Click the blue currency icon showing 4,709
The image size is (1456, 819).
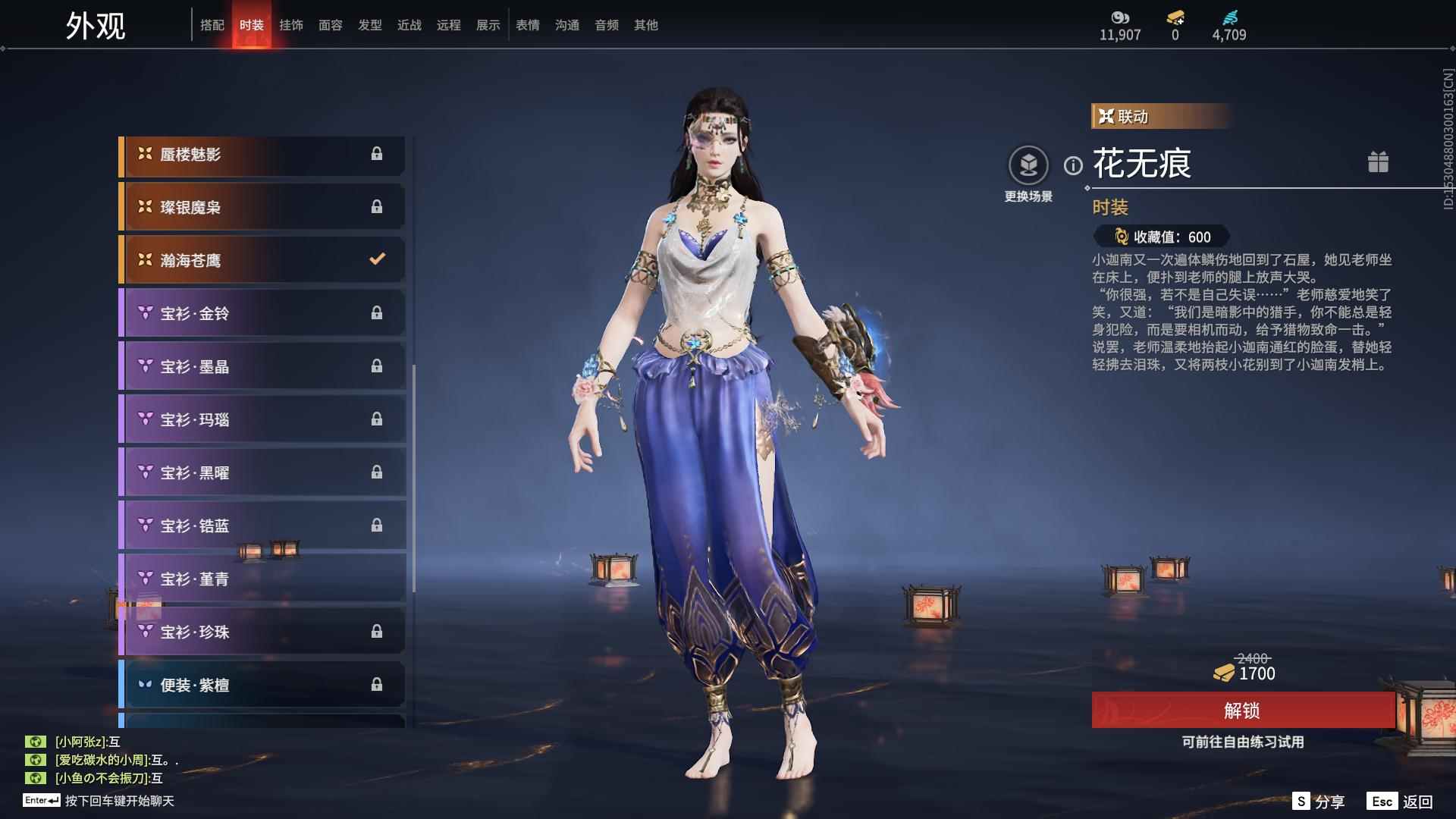pos(1232,15)
